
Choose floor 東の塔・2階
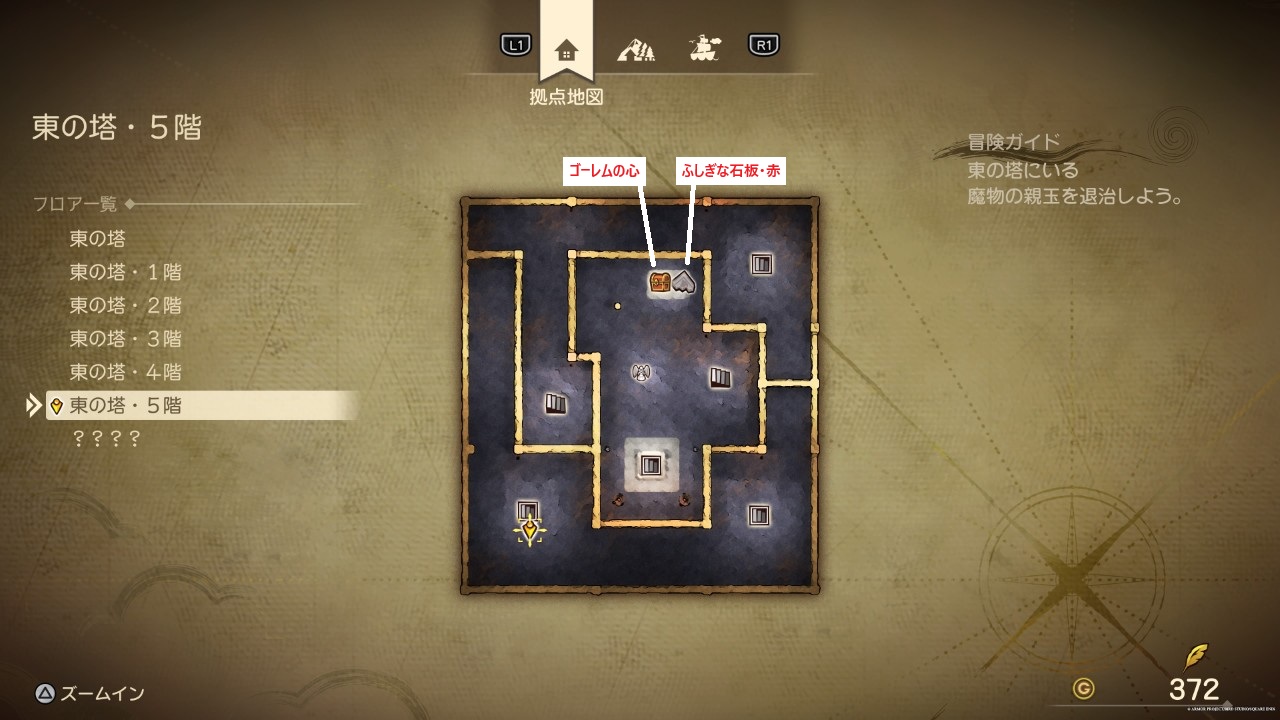(125, 305)
